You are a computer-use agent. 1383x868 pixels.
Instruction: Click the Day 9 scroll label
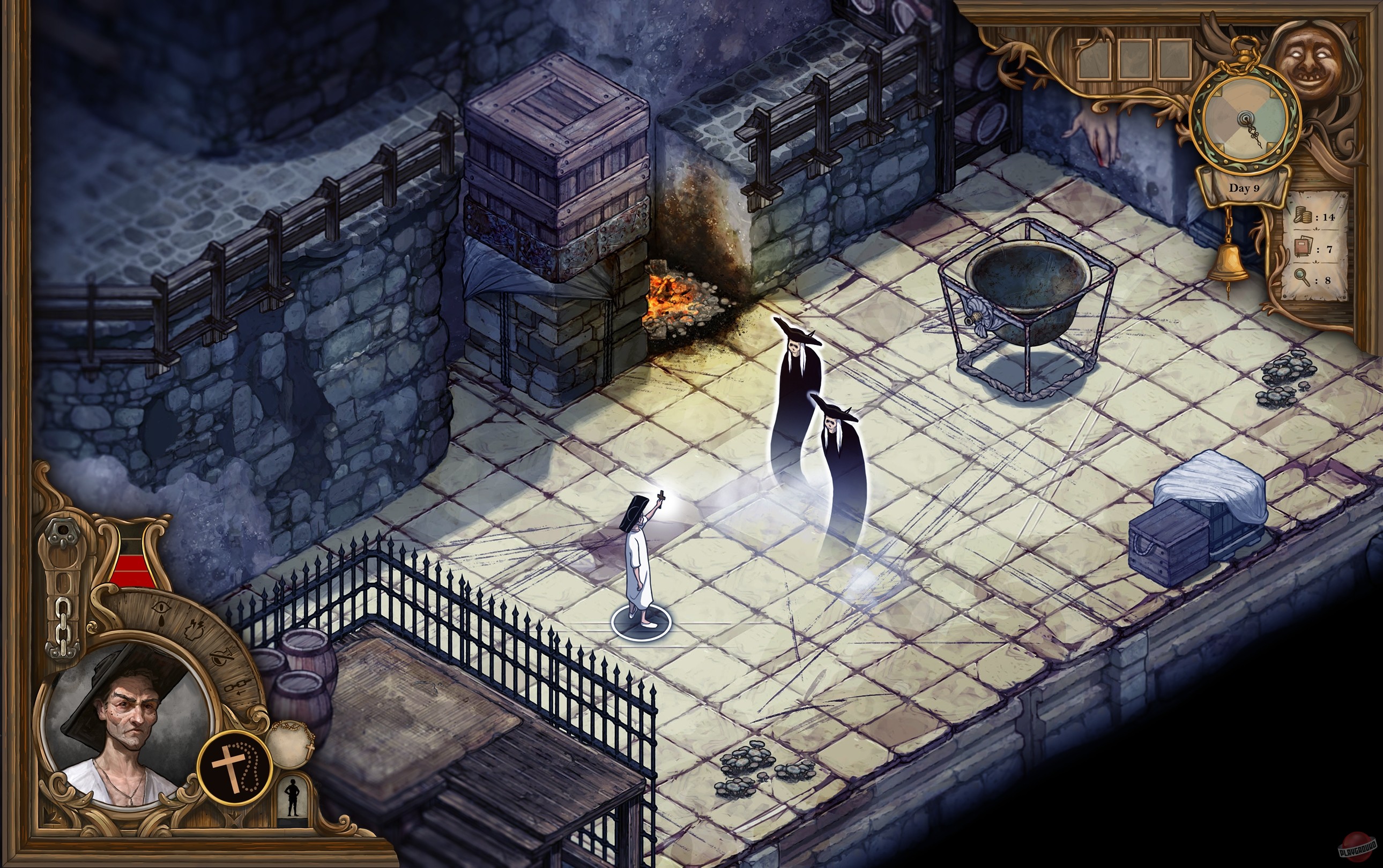click(x=1245, y=188)
